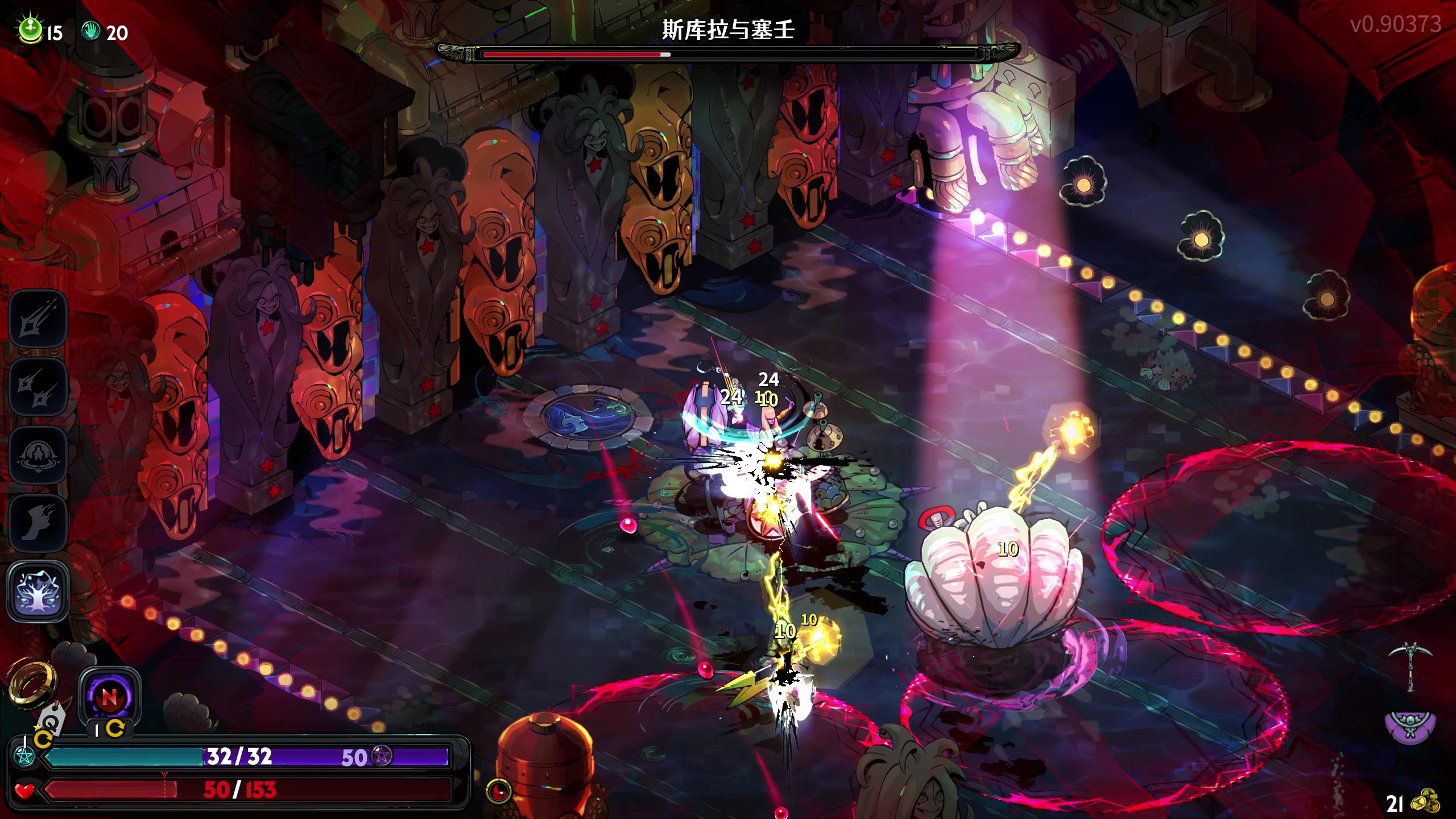The height and width of the screenshot is (819, 1456).
Task: Open the glowing white tree boon
Action: (x=38, y=591)
